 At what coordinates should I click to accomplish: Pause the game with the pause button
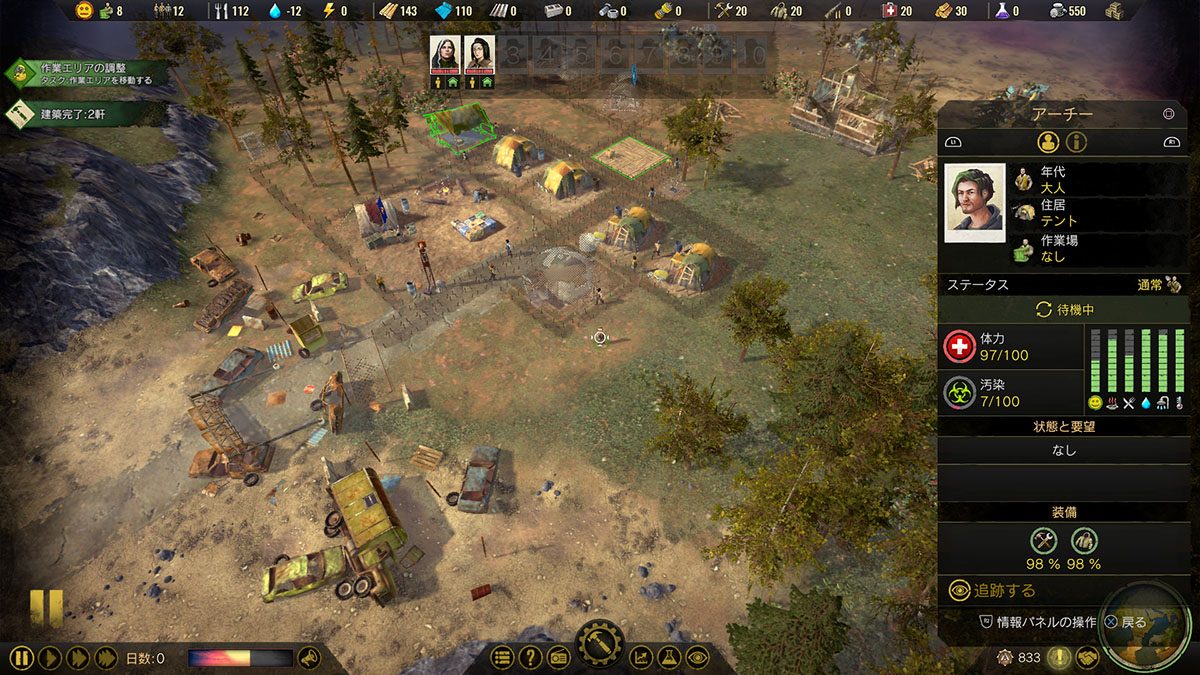22,658
